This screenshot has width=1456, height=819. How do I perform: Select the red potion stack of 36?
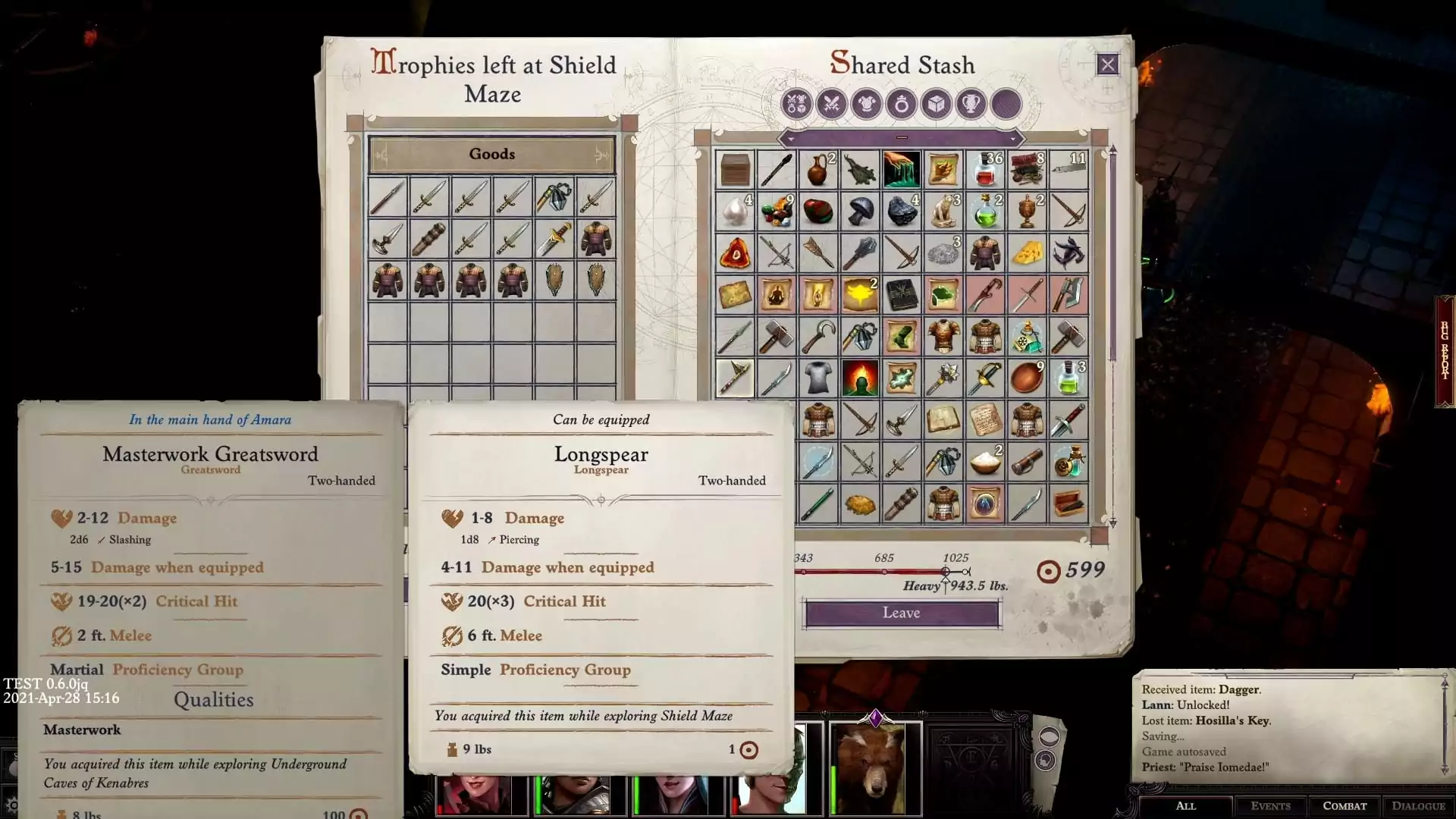pyautogui.click(x=985, y=169)
